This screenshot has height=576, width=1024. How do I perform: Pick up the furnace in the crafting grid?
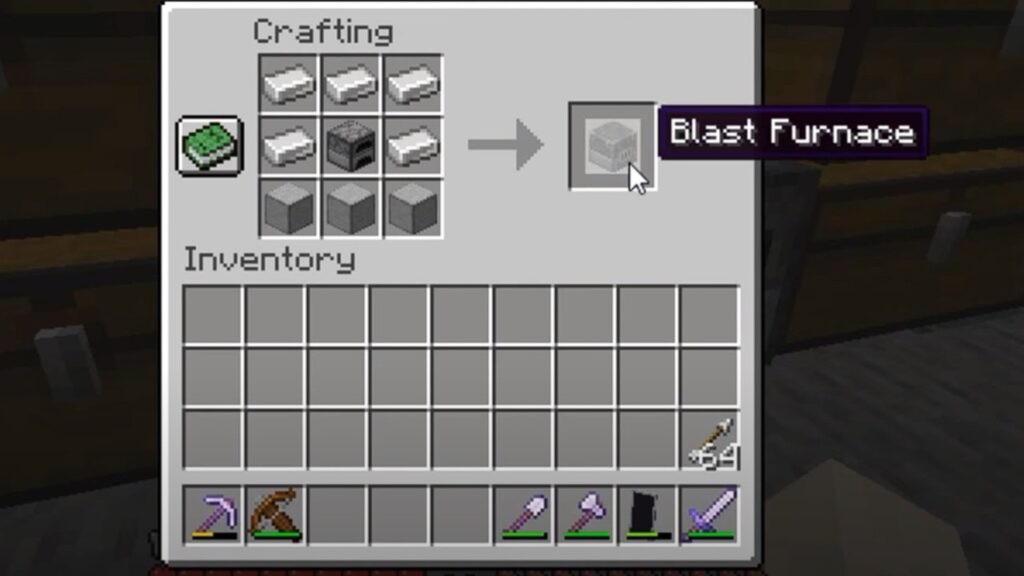pyautogui.click(x=350, y=146)
